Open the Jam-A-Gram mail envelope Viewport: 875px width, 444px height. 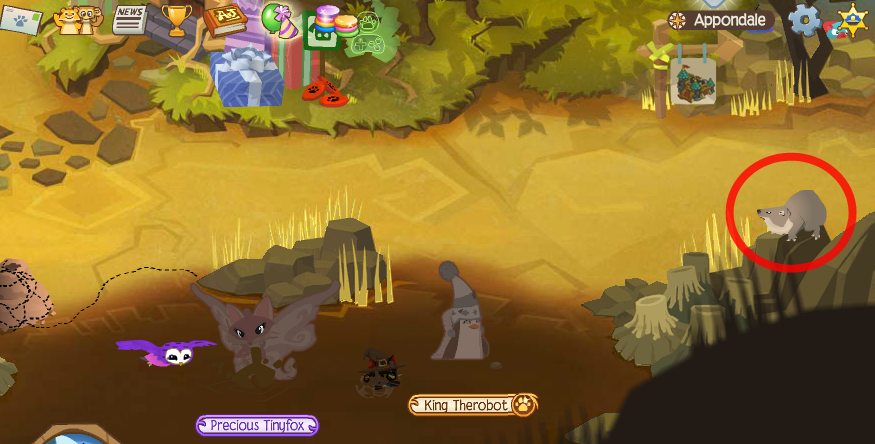[21, 20]
